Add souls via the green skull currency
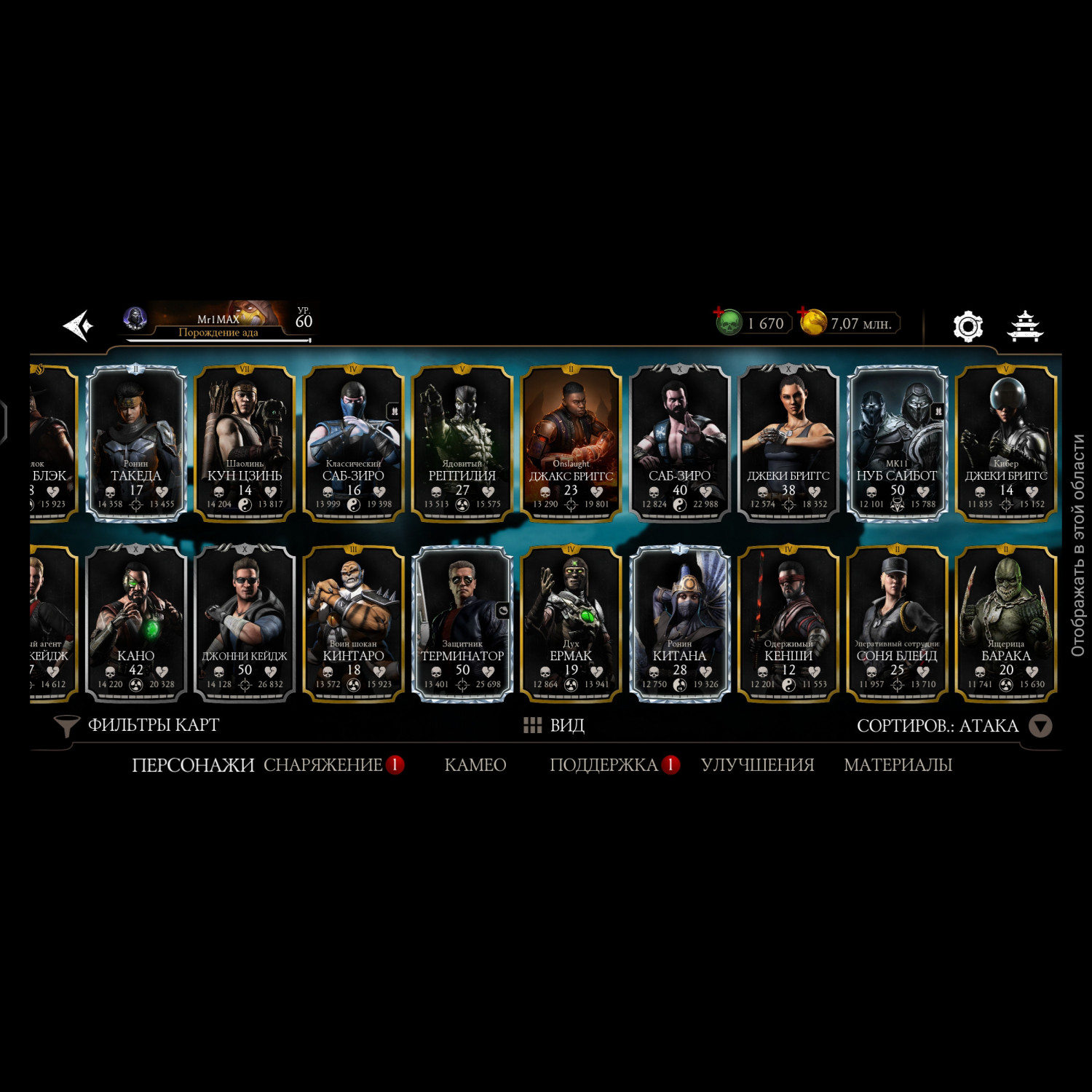 coord(729,322)
